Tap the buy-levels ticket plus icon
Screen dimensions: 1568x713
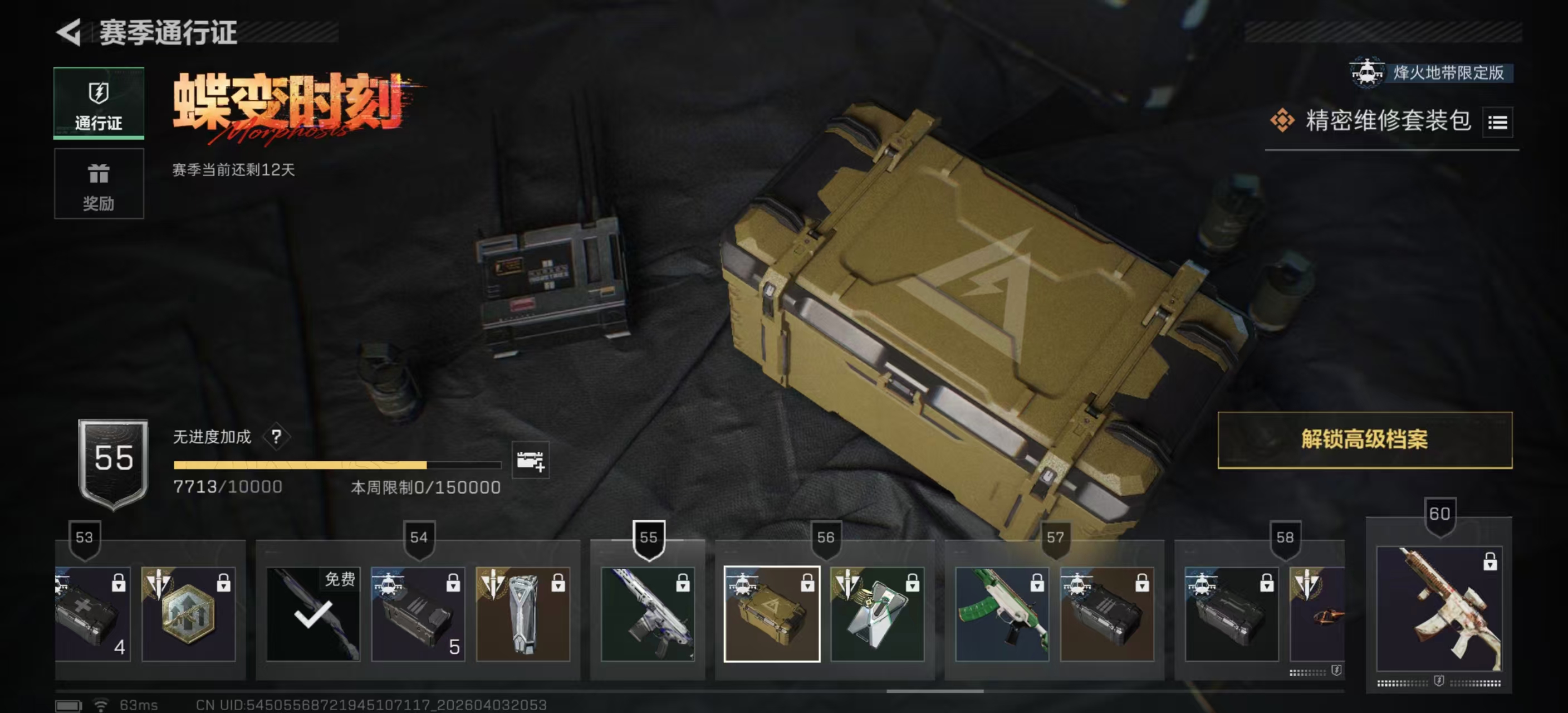pyautogui.click(x=530, y=460)
